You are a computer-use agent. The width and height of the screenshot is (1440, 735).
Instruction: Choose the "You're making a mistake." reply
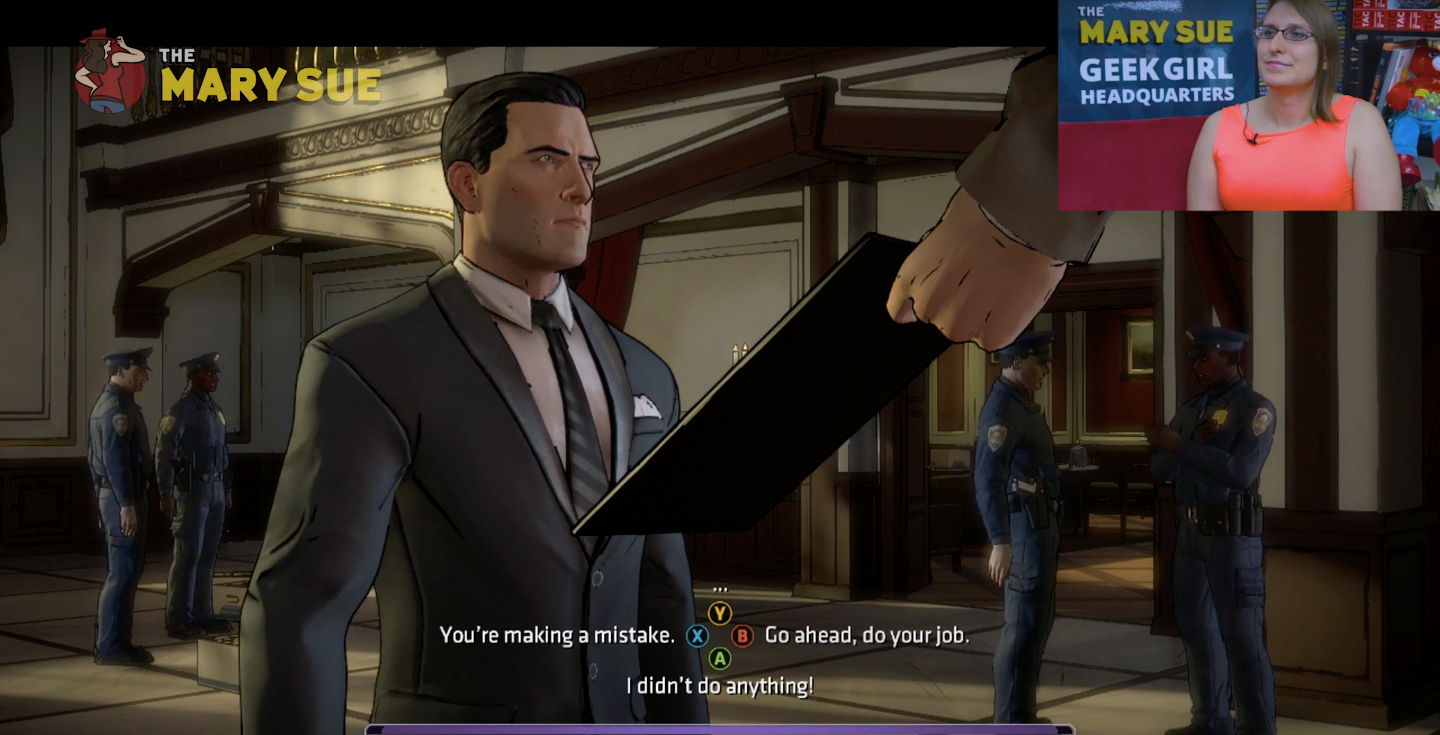click(x=557, y=635)
